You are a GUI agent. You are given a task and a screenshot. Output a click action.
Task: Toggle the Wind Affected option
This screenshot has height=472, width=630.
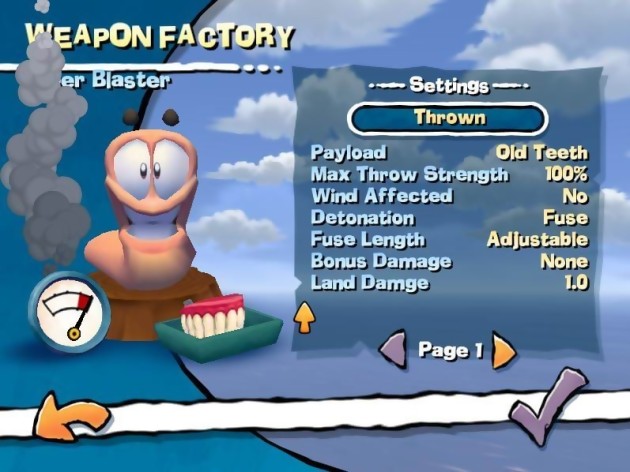click(449, 196)
